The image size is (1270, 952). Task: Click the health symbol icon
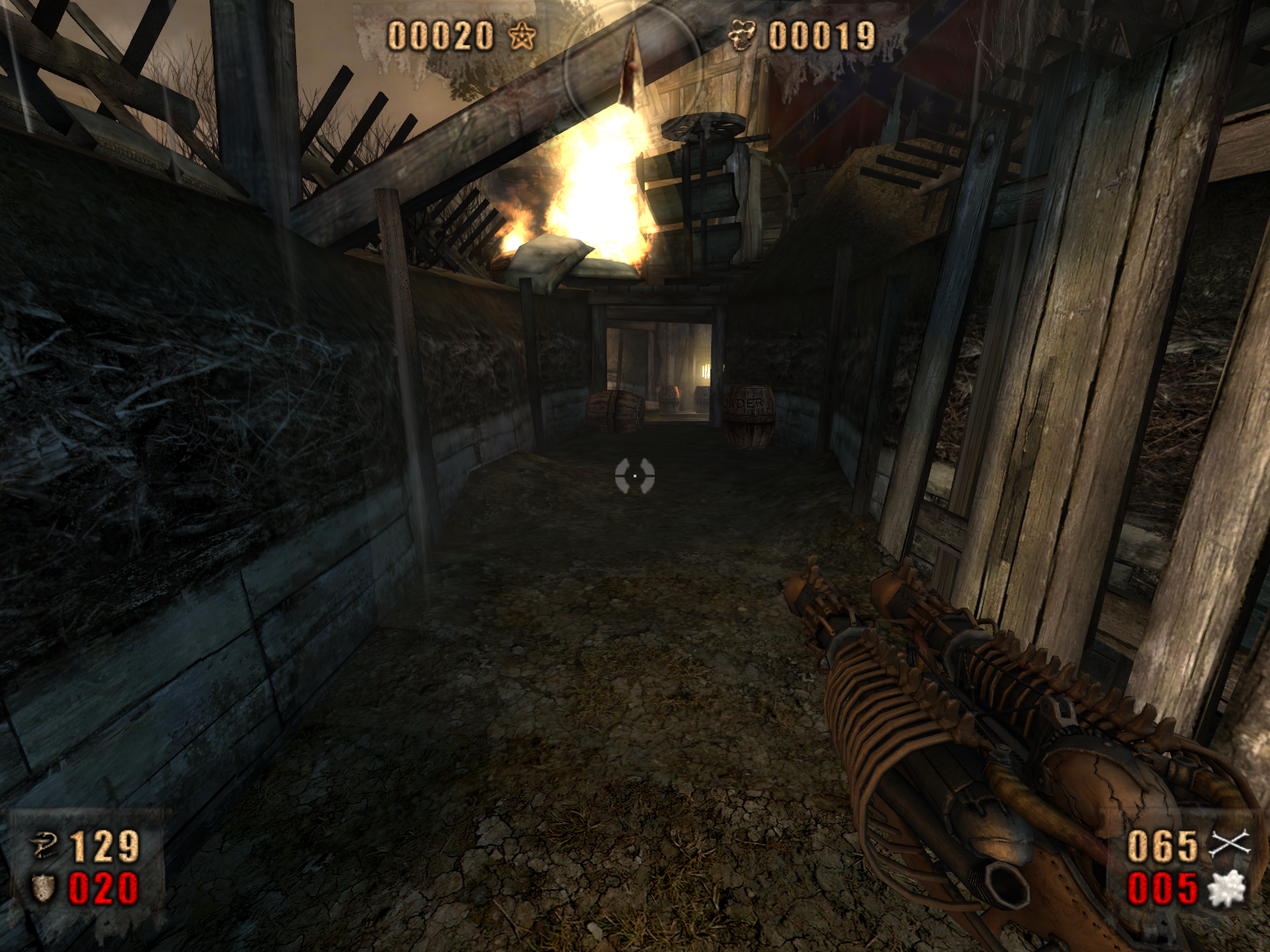point(44,846)
